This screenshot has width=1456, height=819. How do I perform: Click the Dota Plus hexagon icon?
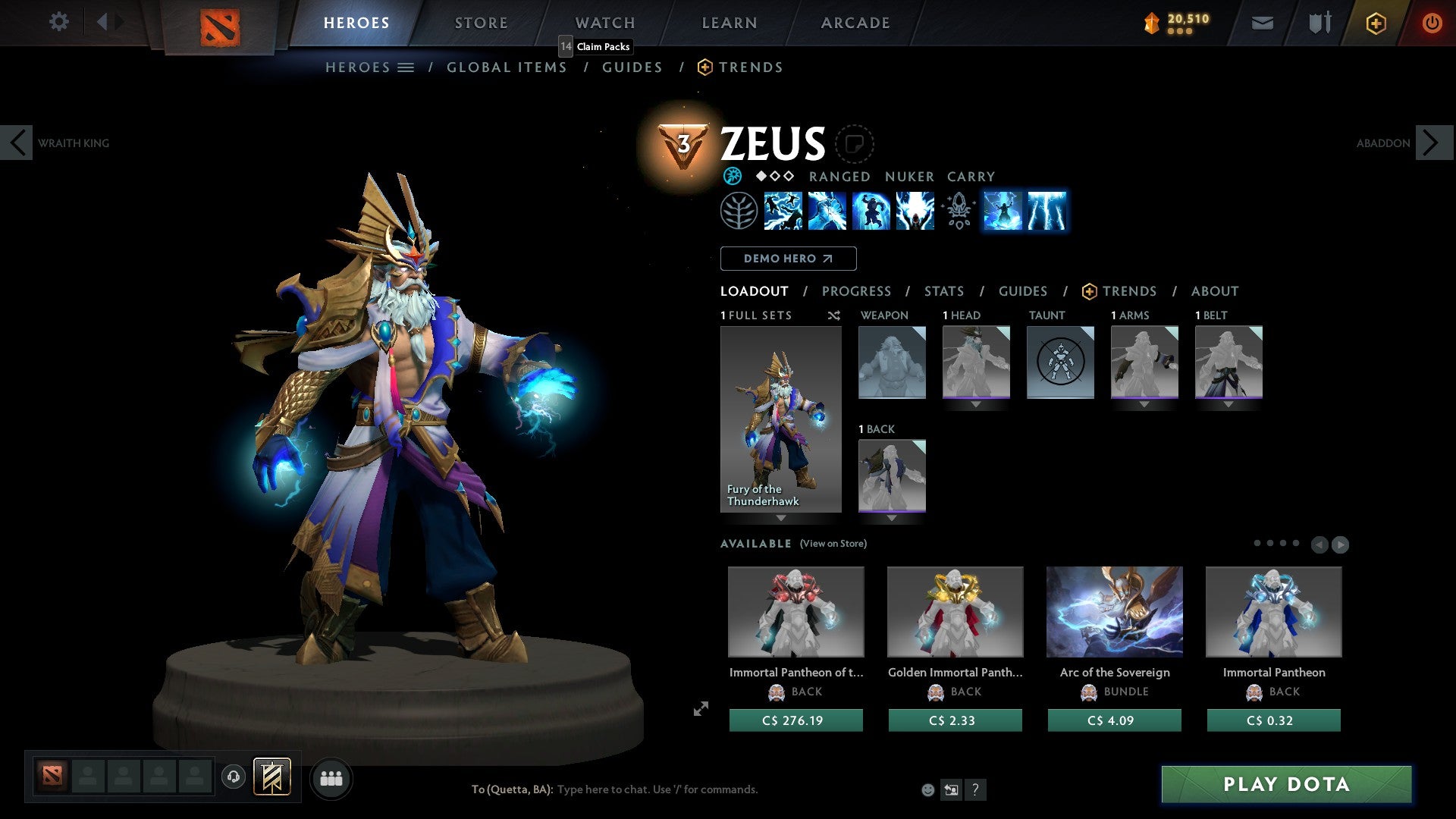pyautogui.click(x=1375, y=23)
